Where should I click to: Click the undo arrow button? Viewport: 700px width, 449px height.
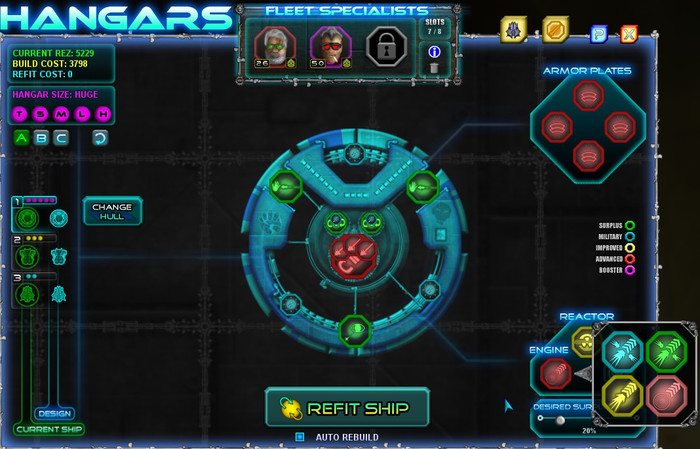[x=100, y=138]
